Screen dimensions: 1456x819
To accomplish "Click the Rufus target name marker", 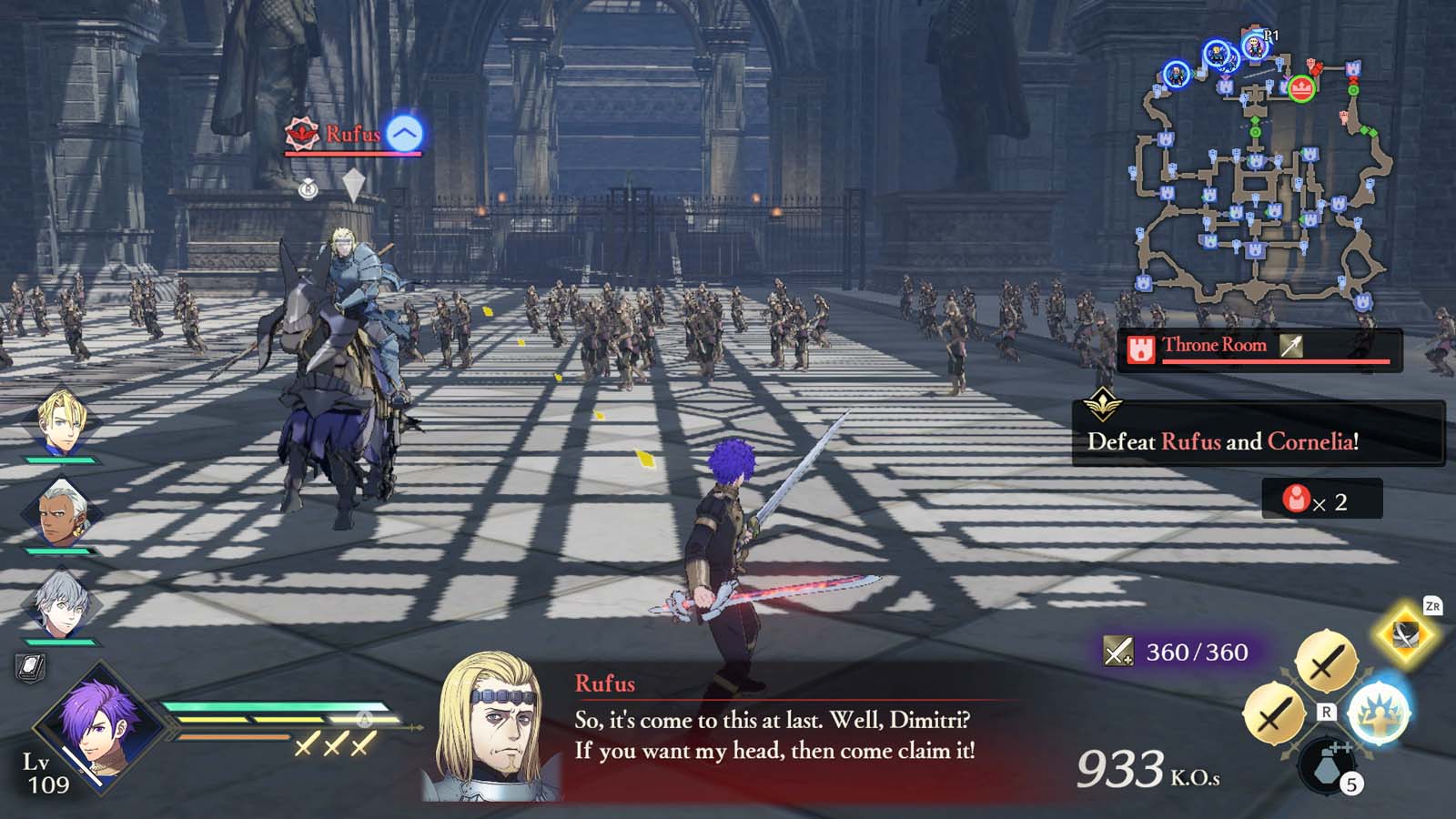I will coord(352,136).
